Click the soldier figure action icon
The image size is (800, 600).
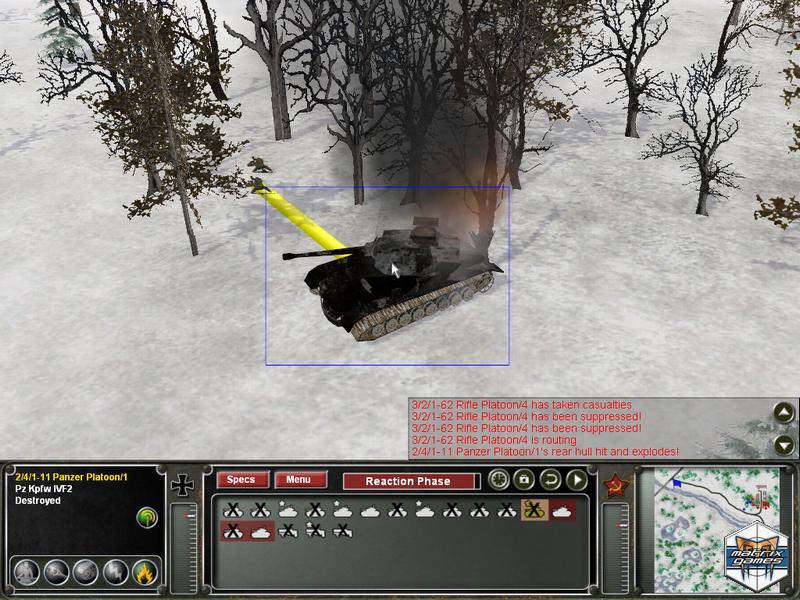(27, 572)
